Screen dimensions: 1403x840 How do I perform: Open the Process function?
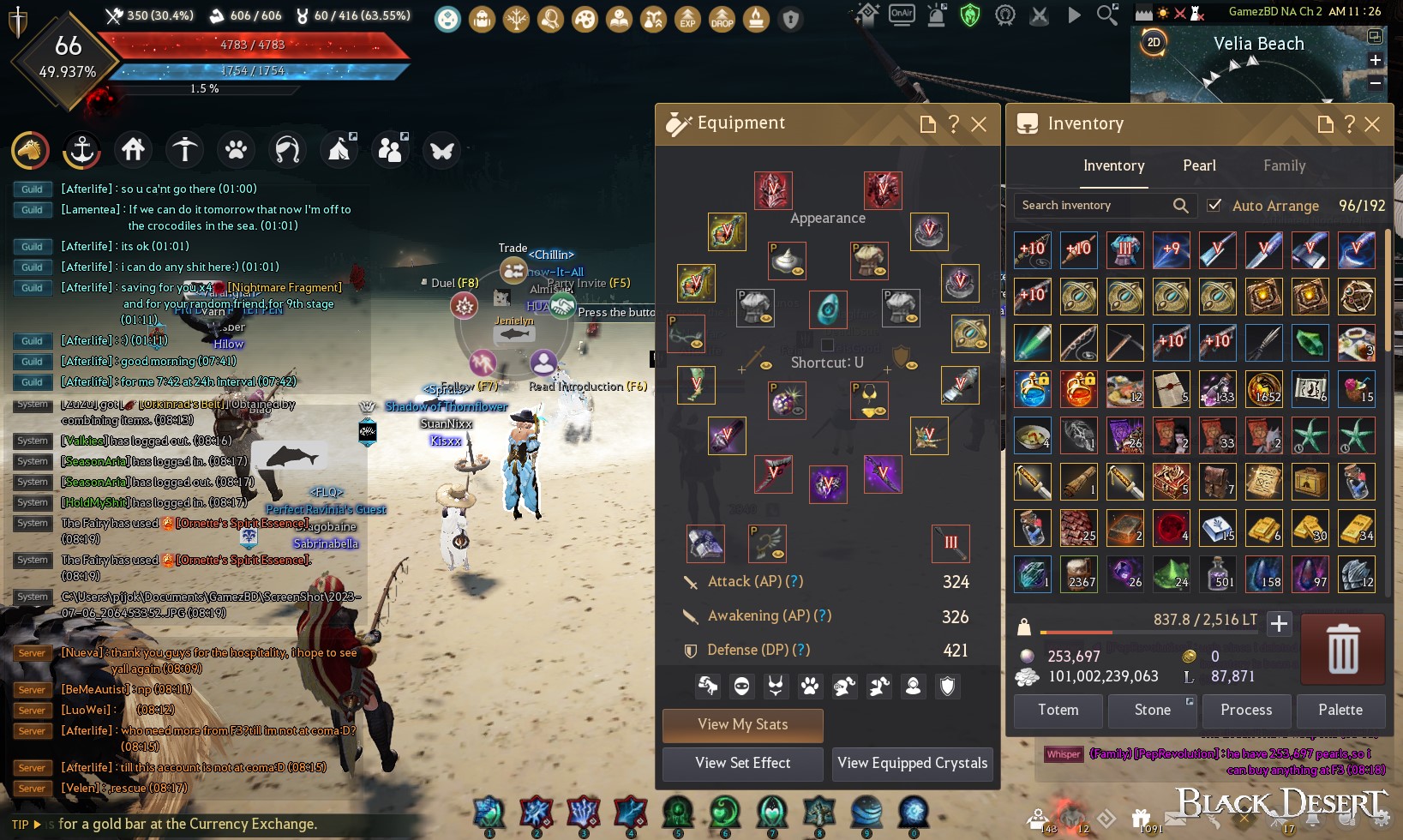pos(1246,711)
